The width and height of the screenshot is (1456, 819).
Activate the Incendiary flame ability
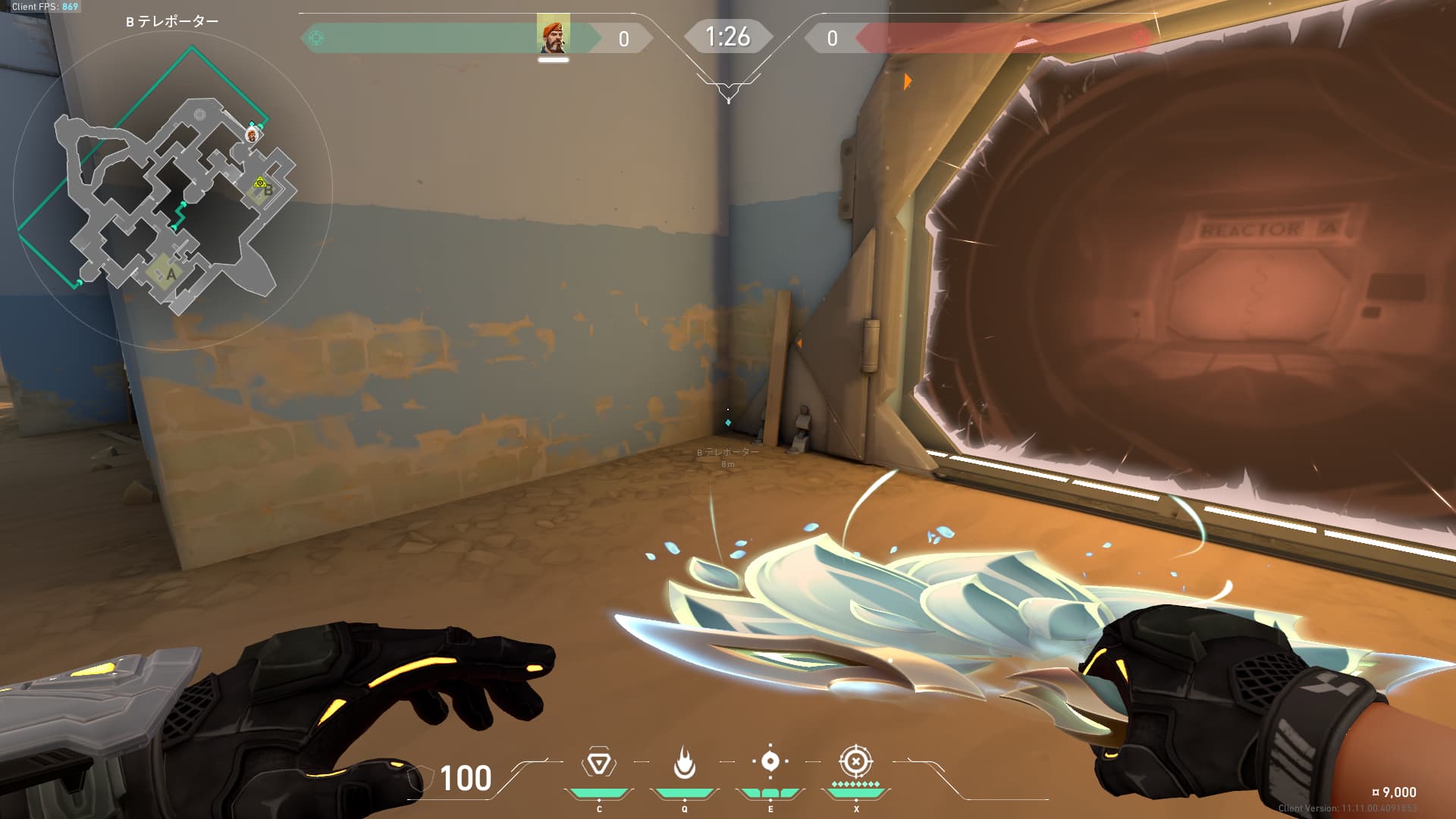(x=684, y=763)
